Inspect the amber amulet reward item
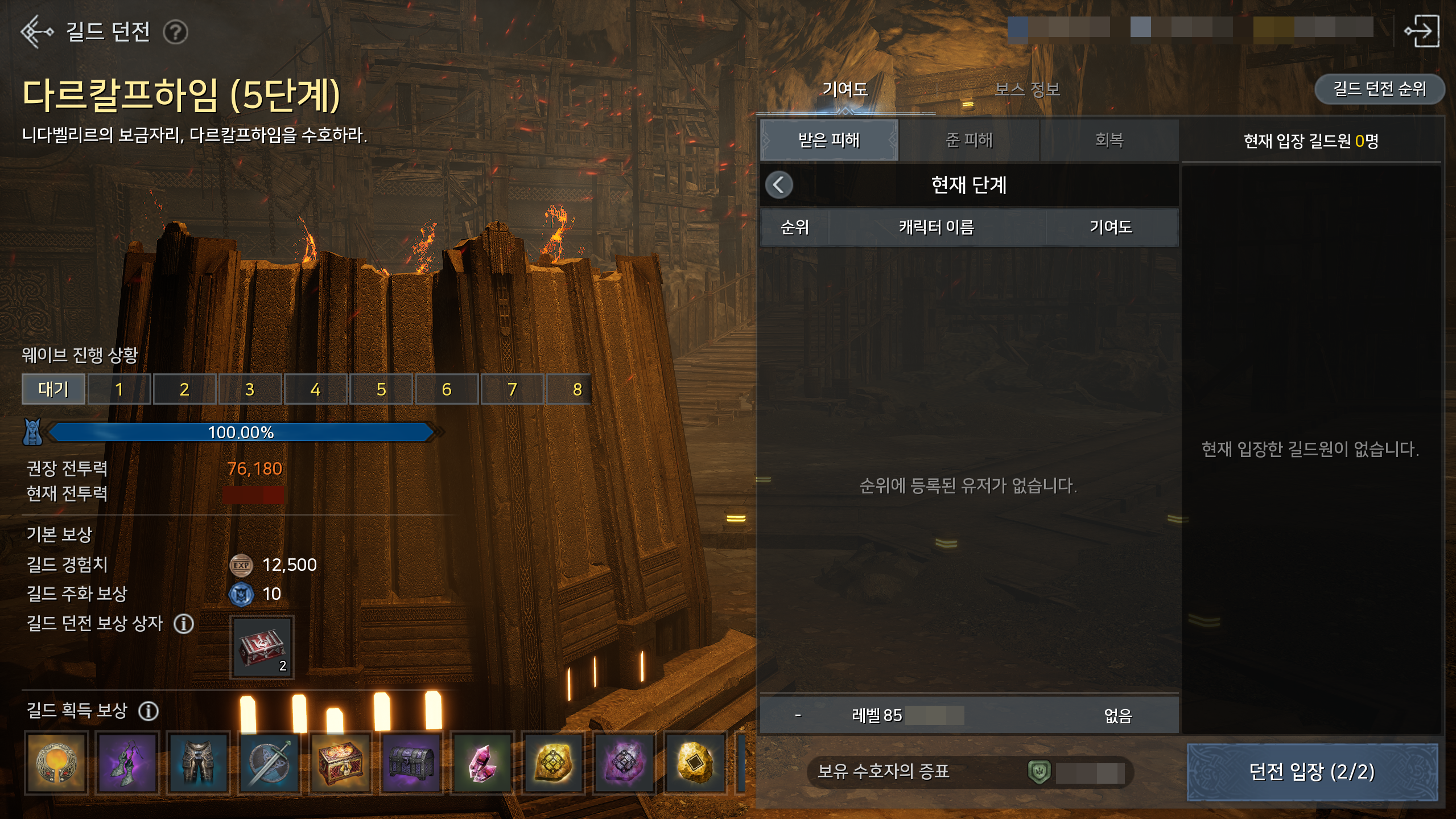This screenshot has width=1456, height=819. click(57, 763)
